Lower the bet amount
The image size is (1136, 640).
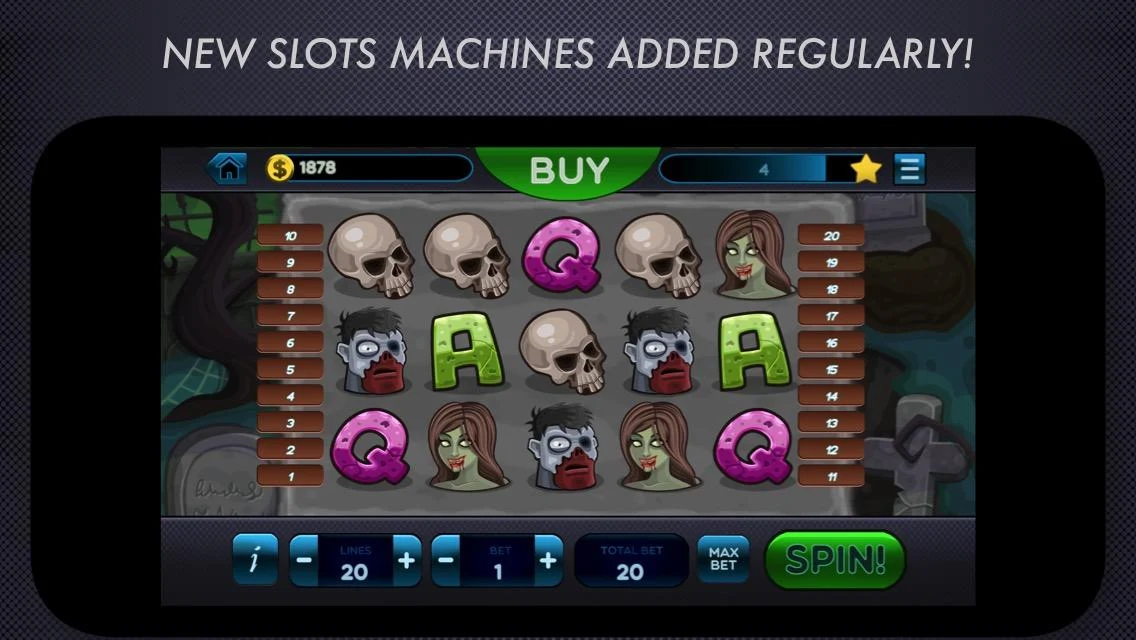click(446, 560)
